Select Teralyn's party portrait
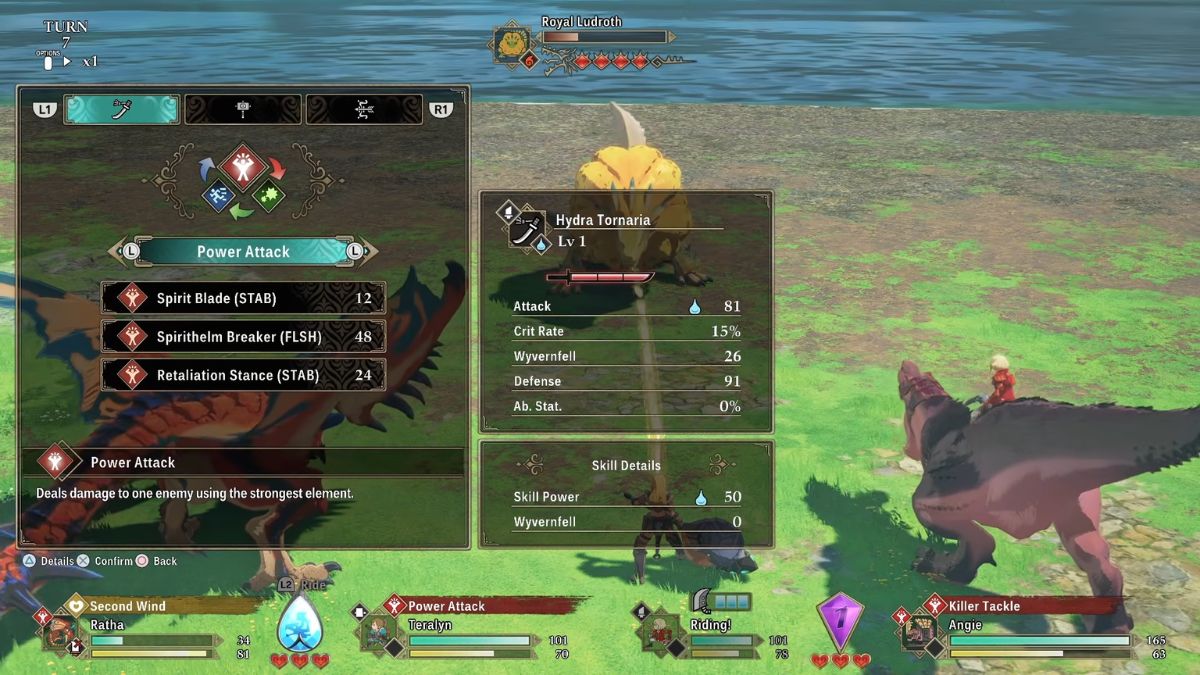 pos(378,634)
